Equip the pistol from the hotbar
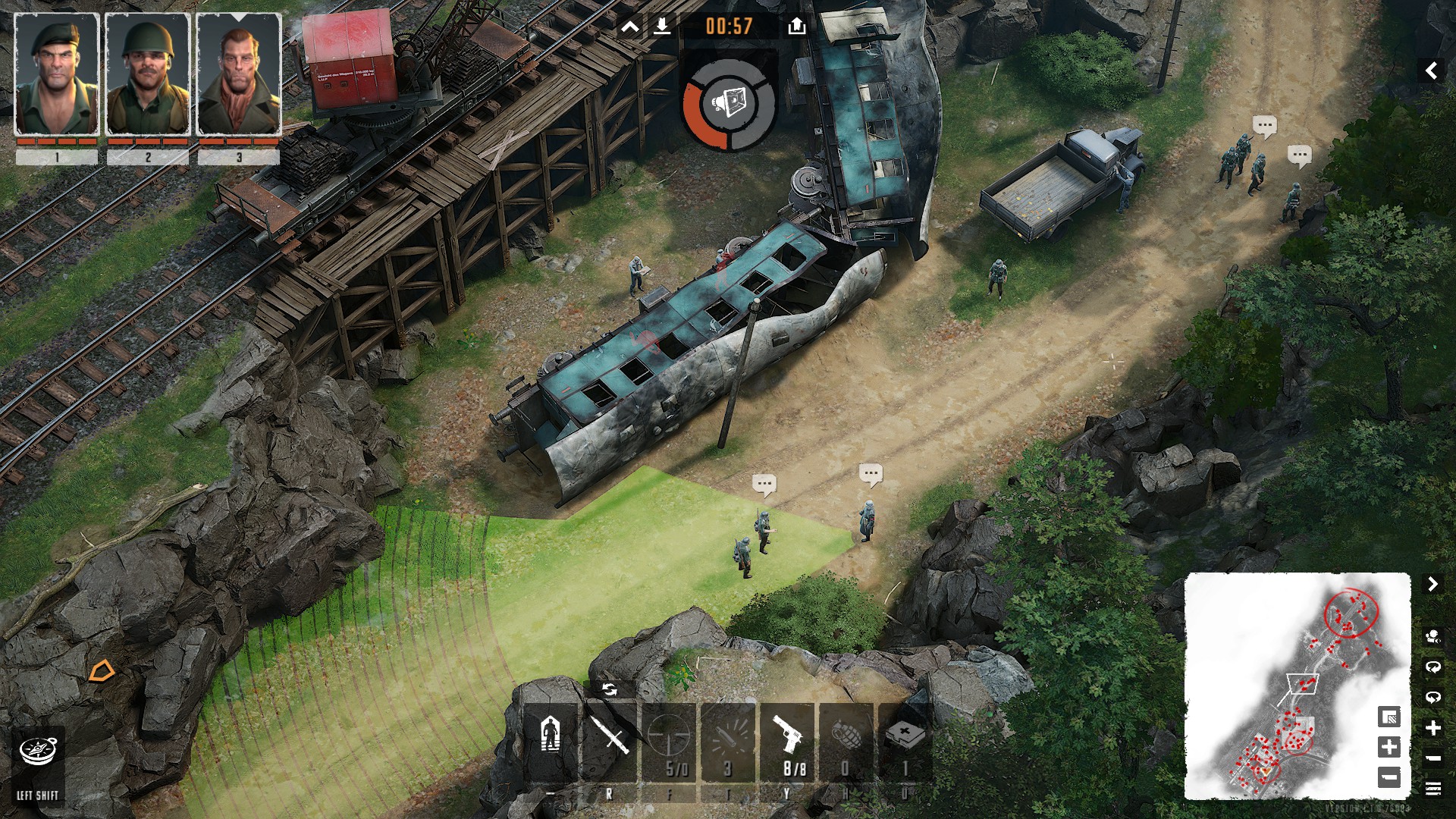Viewport: 1456px width, 819px height. coord(787,739)
